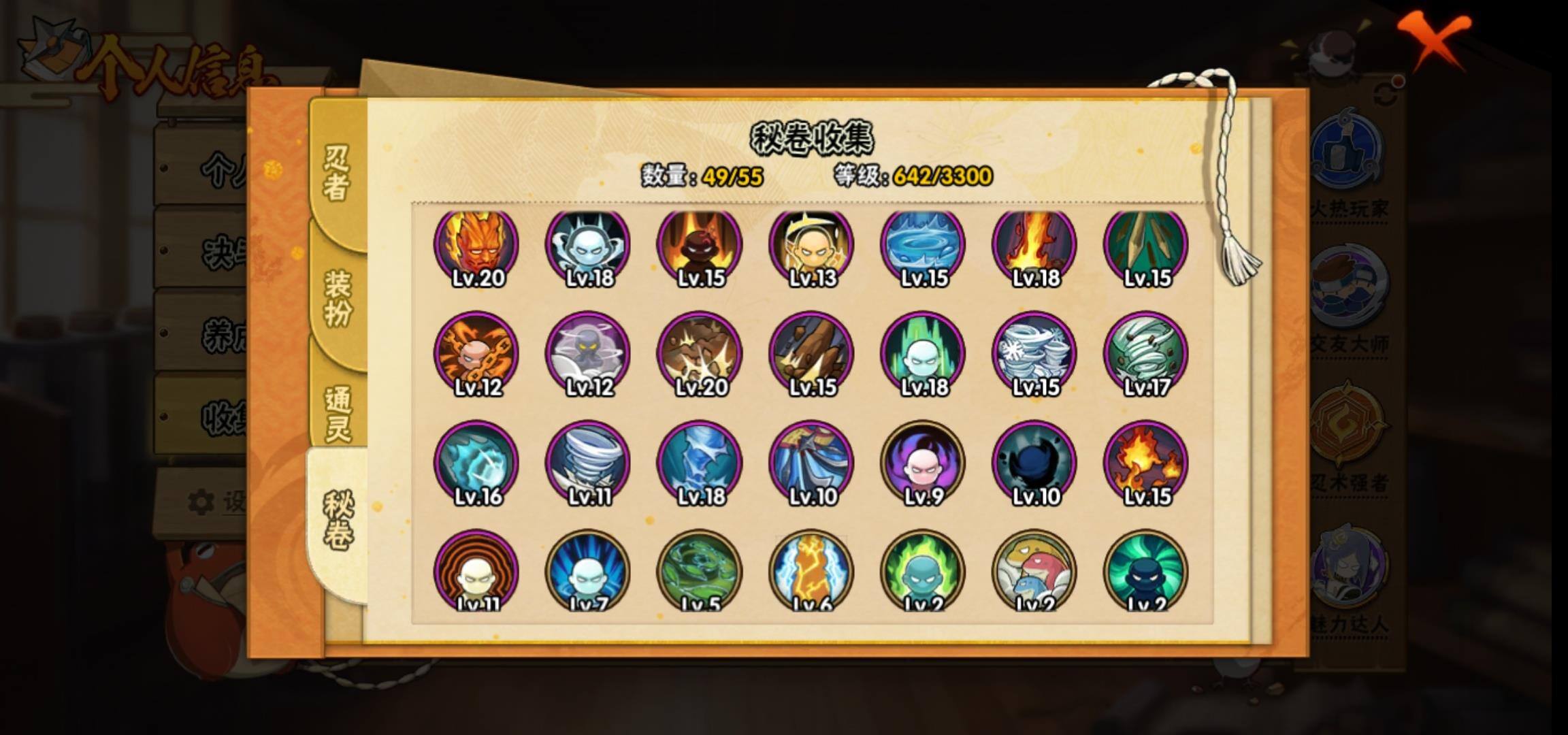Choose the Lv.15 snowflake whirlwind scroll

[x=1034, y=354]
